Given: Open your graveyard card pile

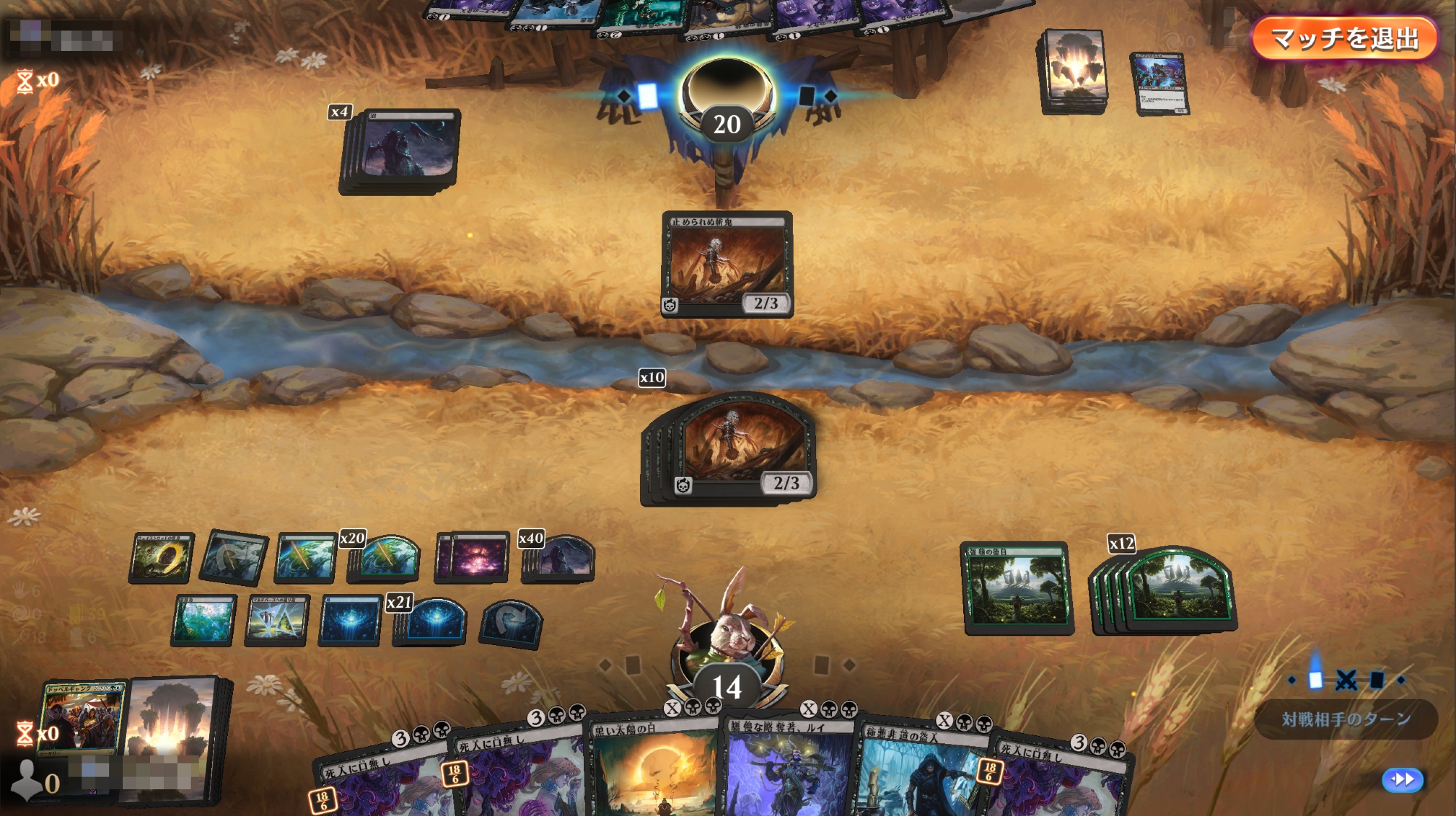Looking at the screenshot, I should point(80,718).
